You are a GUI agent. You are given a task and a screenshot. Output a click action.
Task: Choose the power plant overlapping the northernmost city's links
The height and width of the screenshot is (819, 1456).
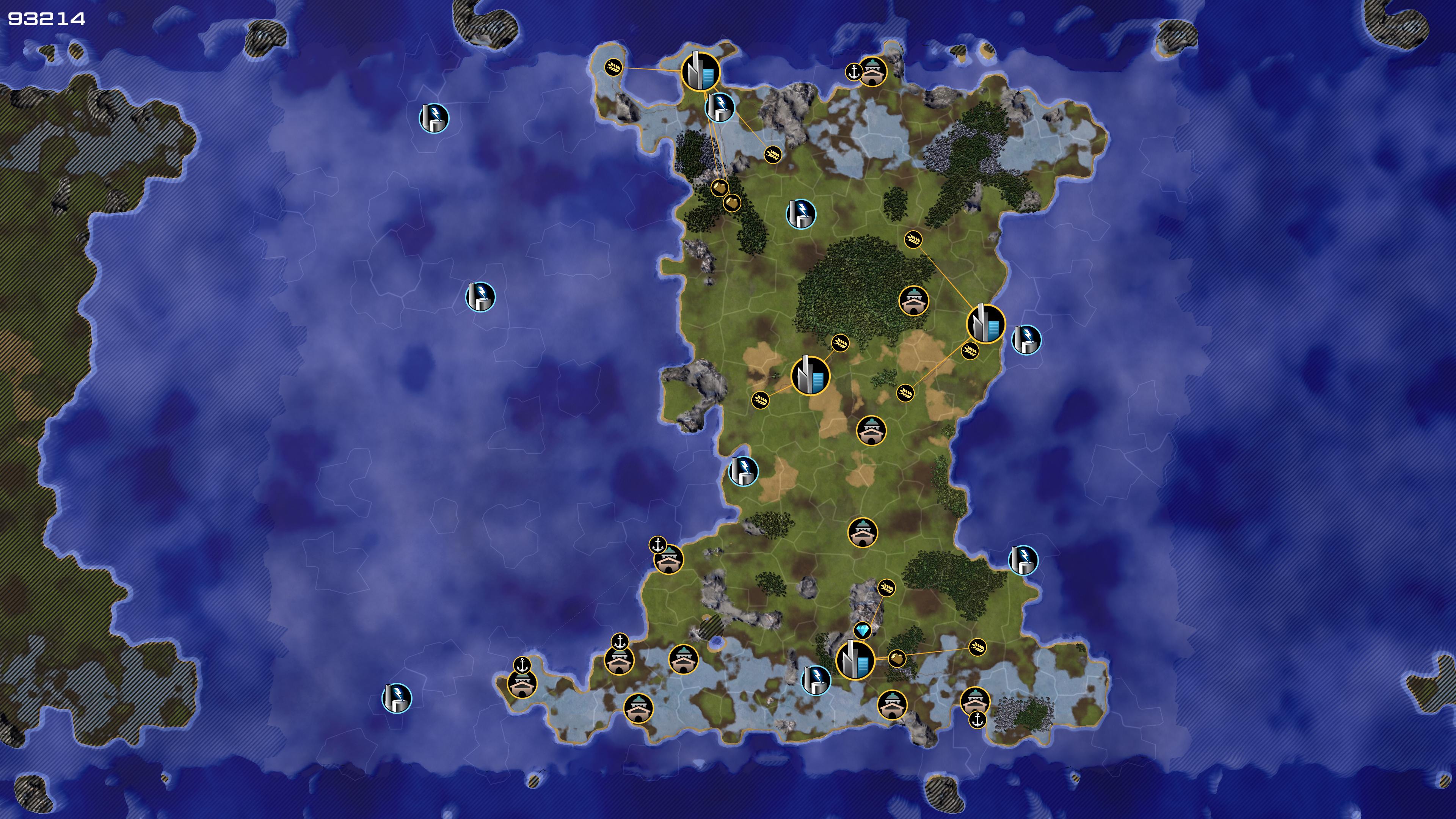[x=720, y=107]
